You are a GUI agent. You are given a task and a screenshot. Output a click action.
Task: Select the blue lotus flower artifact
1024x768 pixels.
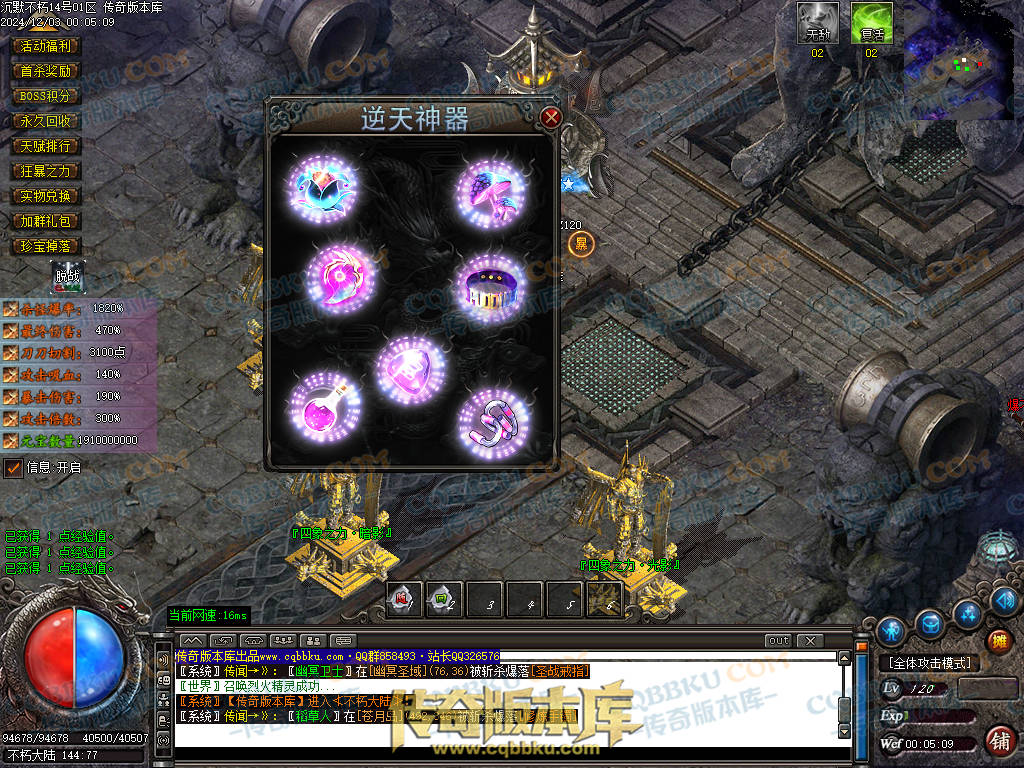[x=324, y=187]
